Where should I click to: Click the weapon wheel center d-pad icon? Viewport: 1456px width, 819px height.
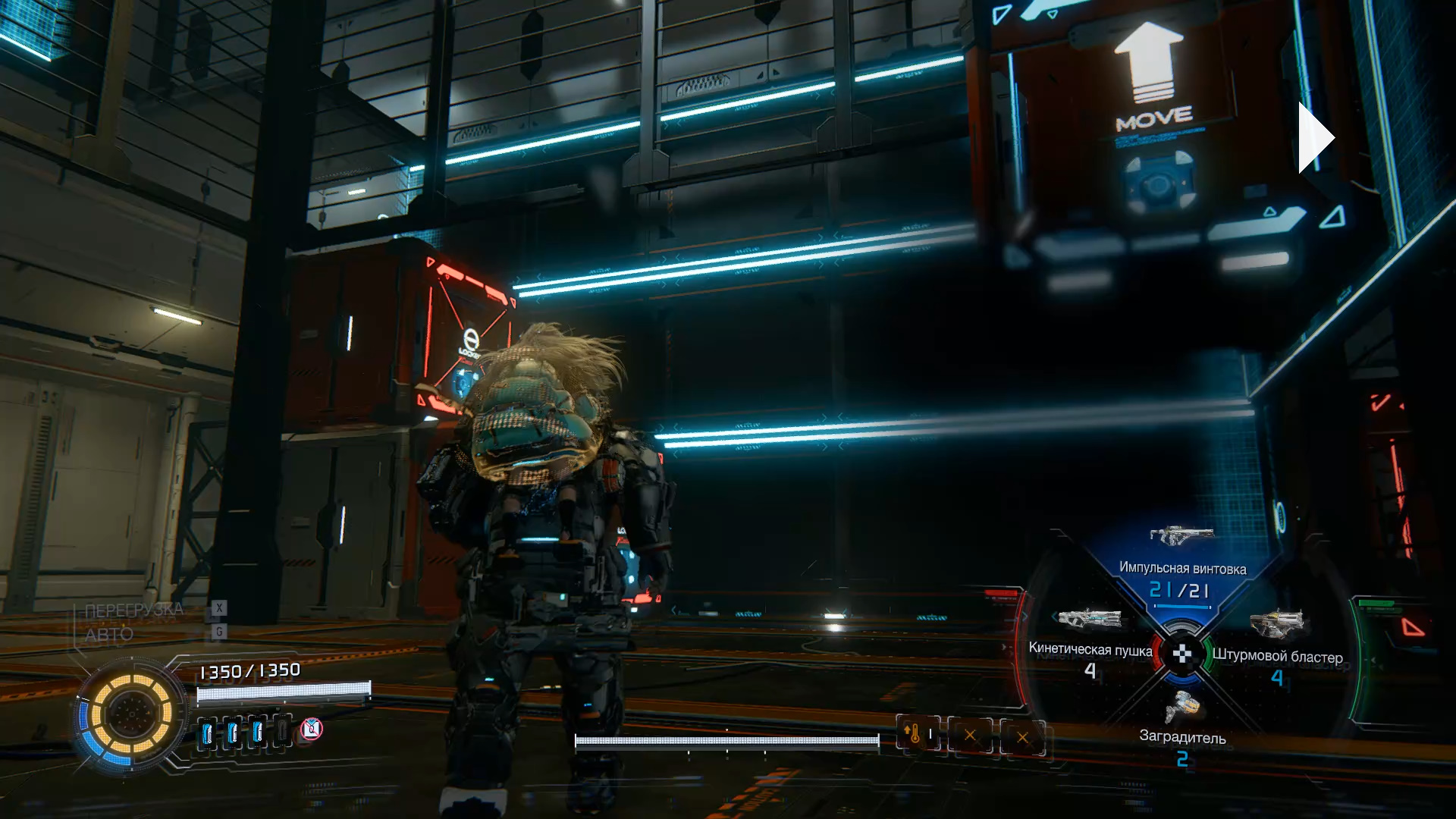[1181, 654]
